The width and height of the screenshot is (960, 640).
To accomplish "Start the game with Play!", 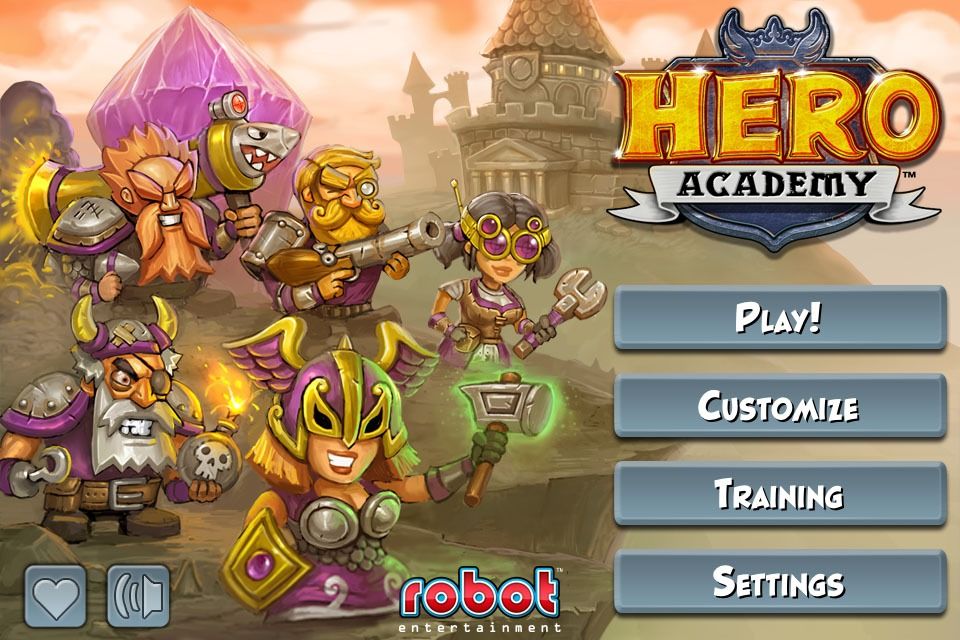I will point(779,318).
